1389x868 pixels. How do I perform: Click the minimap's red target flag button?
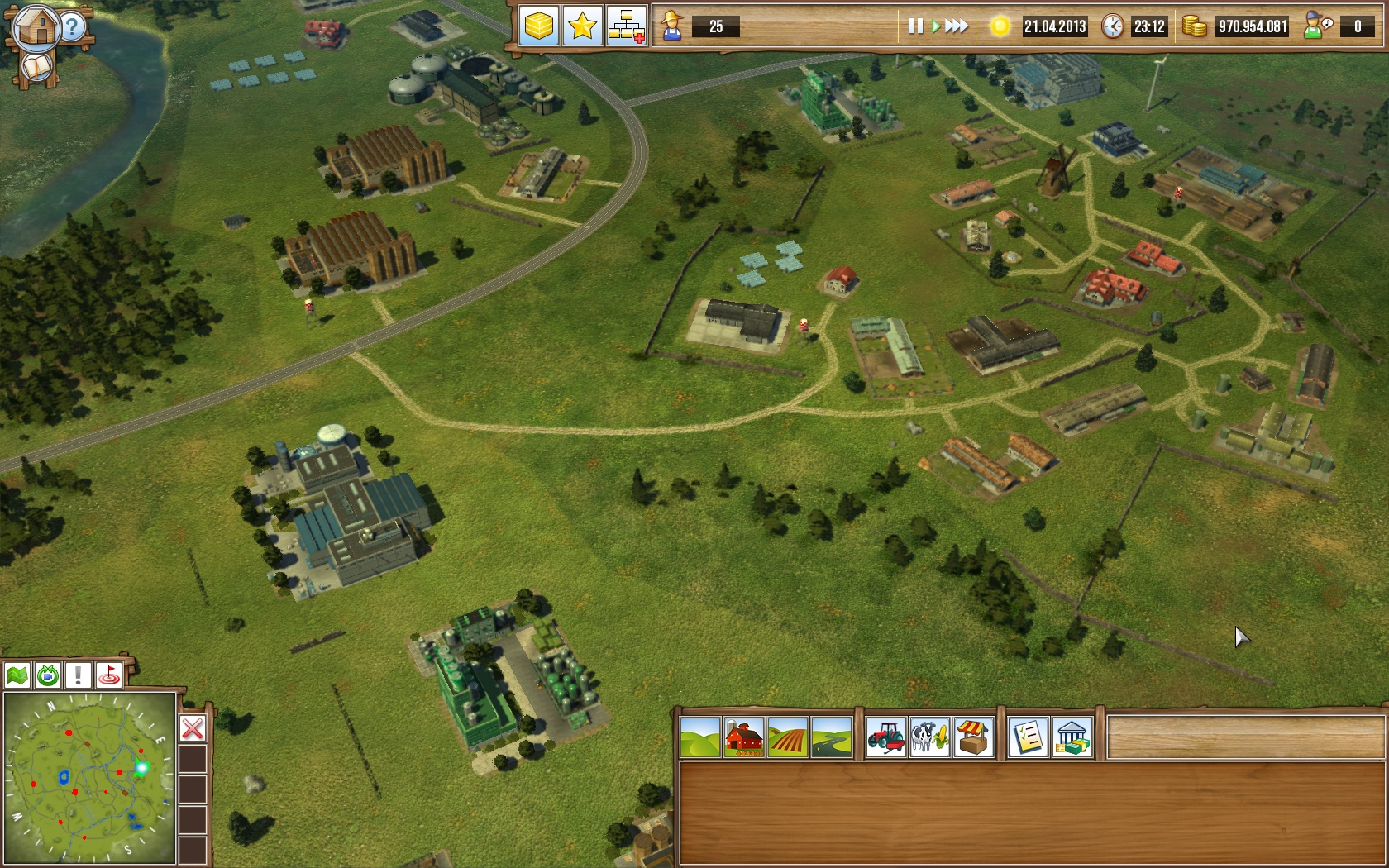(x=108, y=675)
